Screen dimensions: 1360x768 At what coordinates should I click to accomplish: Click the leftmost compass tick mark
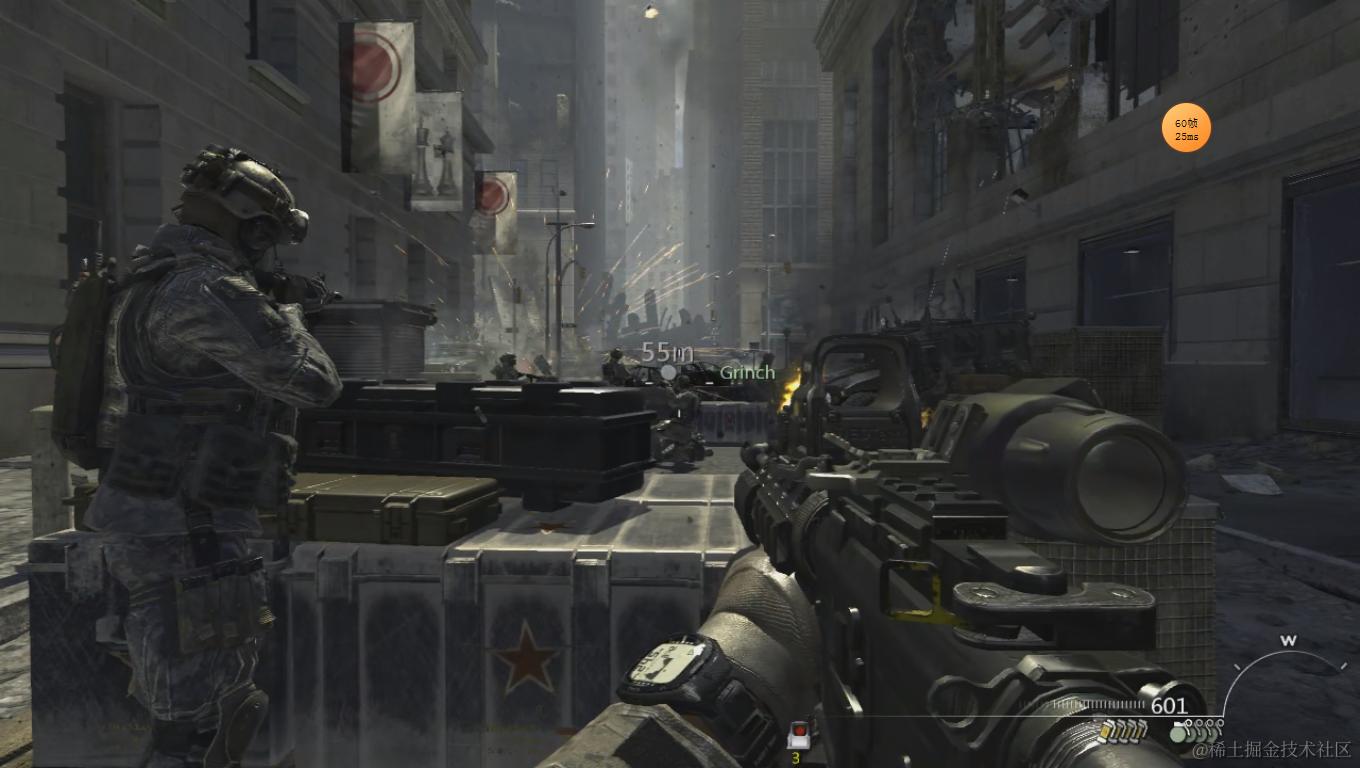1238,666
